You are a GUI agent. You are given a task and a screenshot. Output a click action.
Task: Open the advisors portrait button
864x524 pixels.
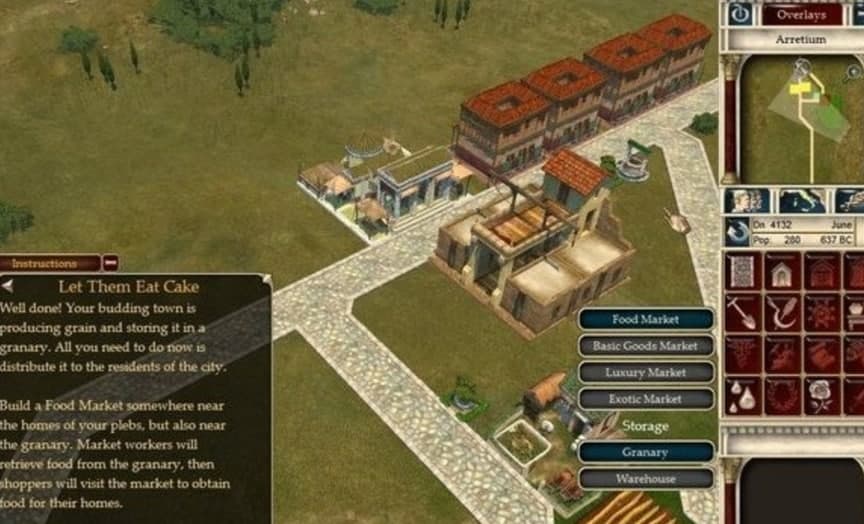click(x=745, y=201)
